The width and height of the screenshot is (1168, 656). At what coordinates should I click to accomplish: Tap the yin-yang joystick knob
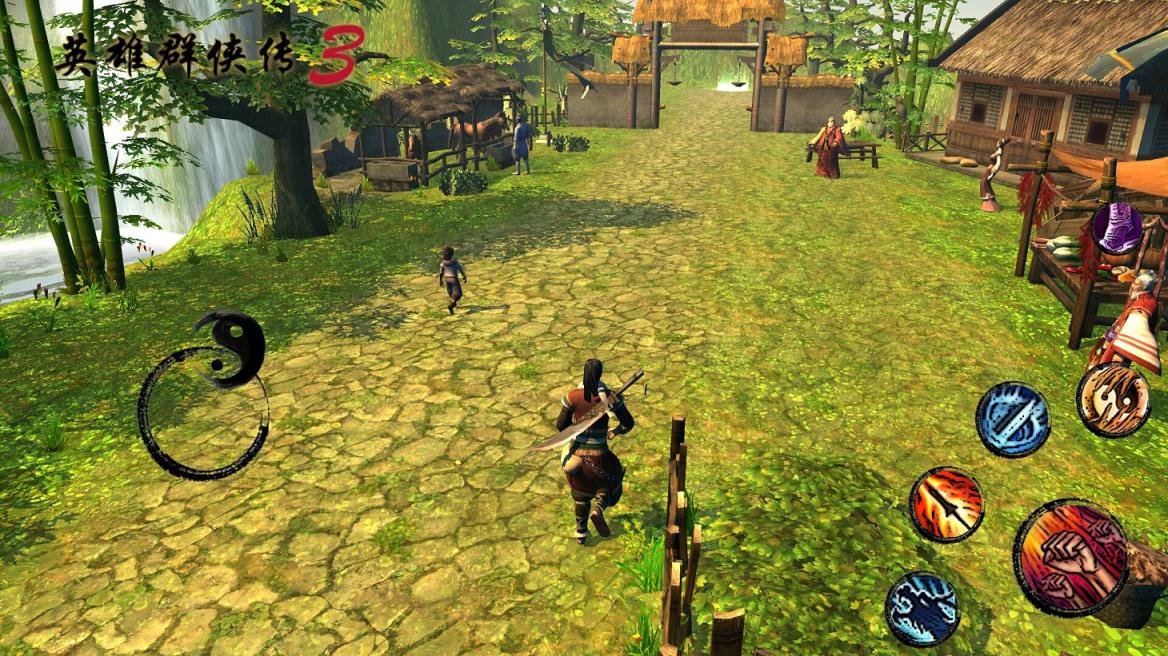tap(231, 349)
